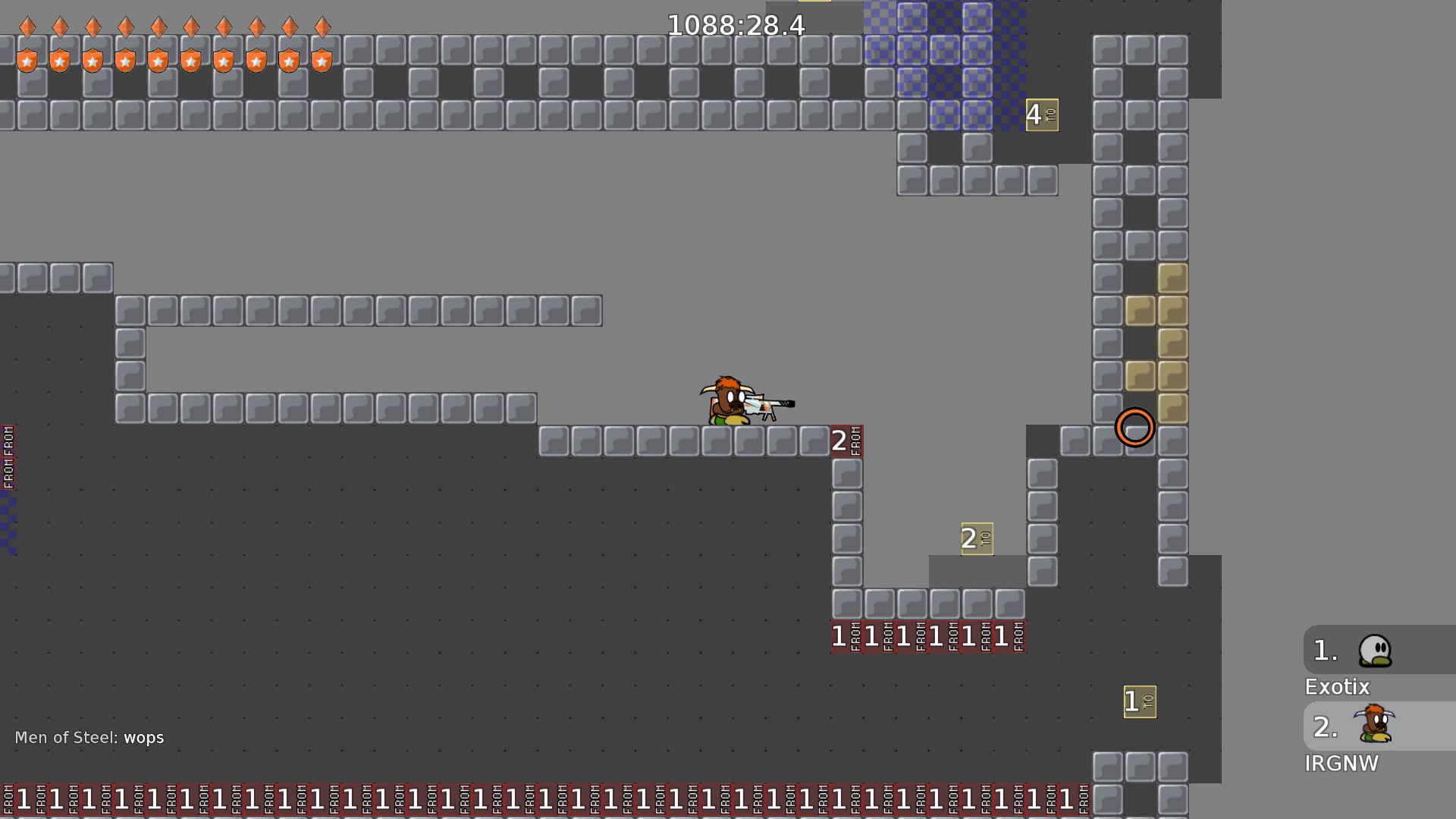
Task: Expand the 1 TO teleporter sign bottom right
Action: 1139,700
